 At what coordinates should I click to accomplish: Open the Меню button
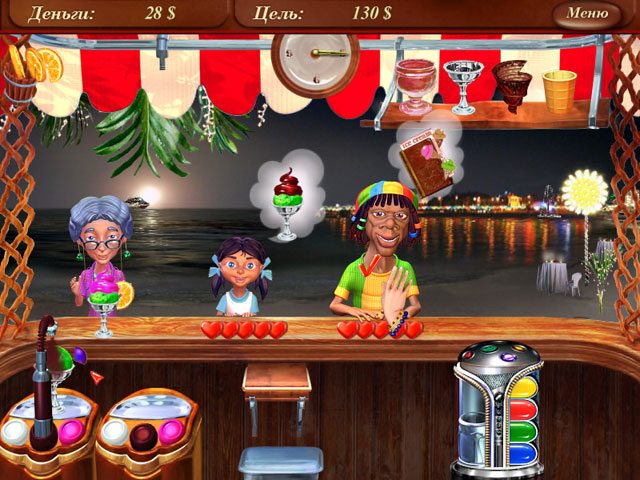(586, 14)
